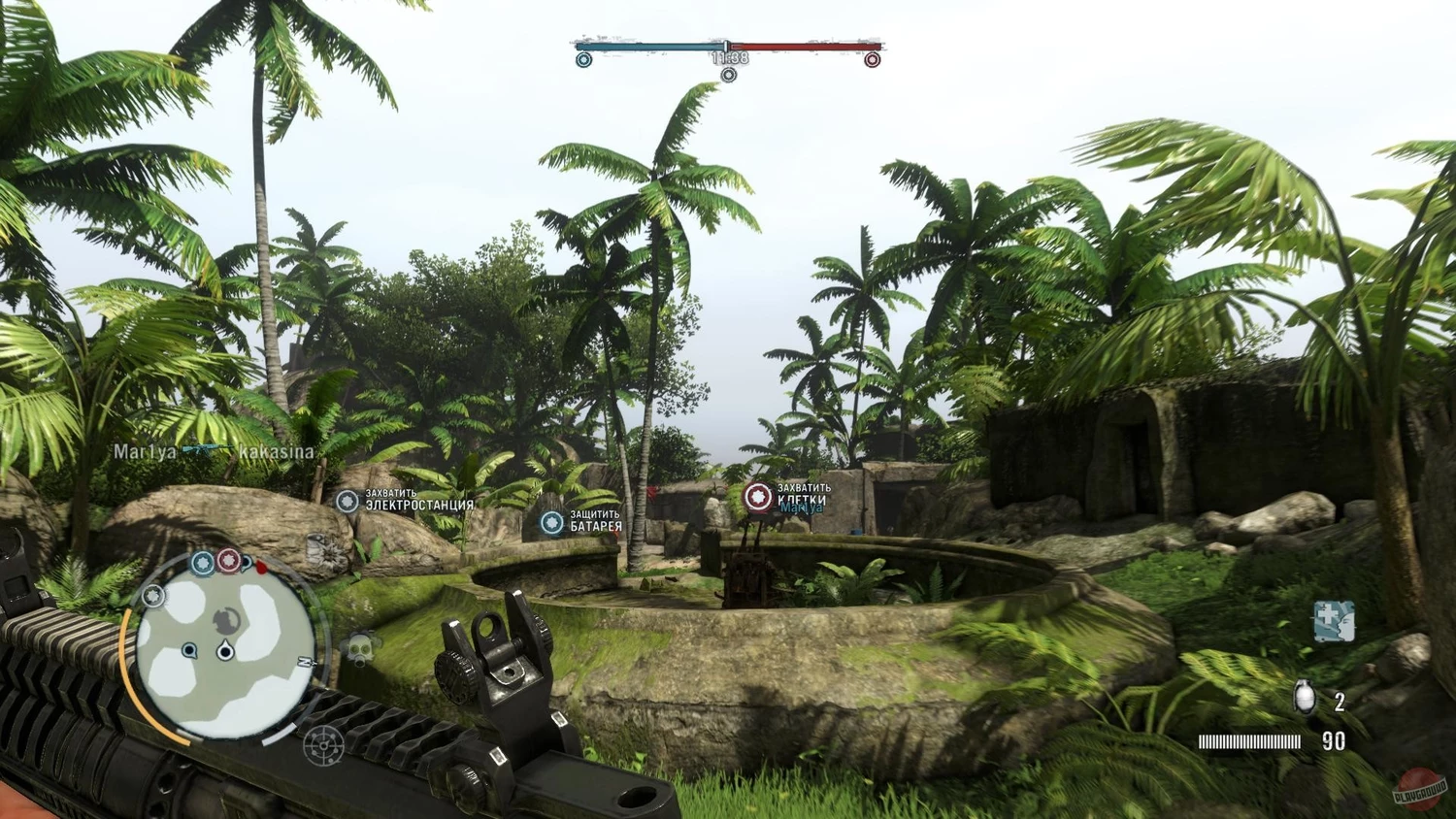1456x819 pixels.
Task: Use the medic heal icon
Action: [1334, 621]
